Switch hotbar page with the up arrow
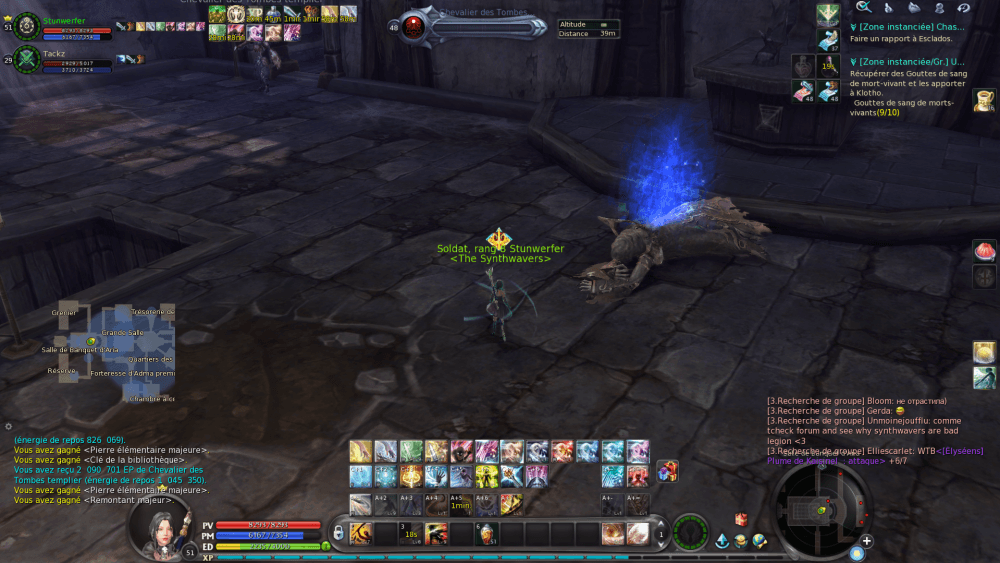The width and height of the screenshot is (1000, 563). click(660, 525)
